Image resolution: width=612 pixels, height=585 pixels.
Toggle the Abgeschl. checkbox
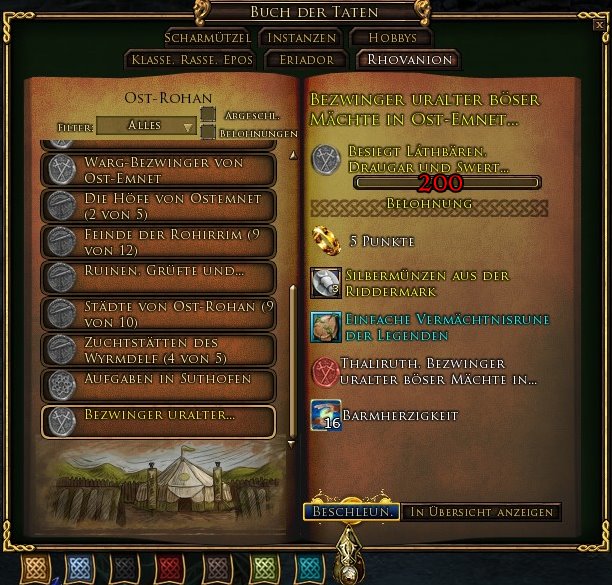(x=208, y=115)
